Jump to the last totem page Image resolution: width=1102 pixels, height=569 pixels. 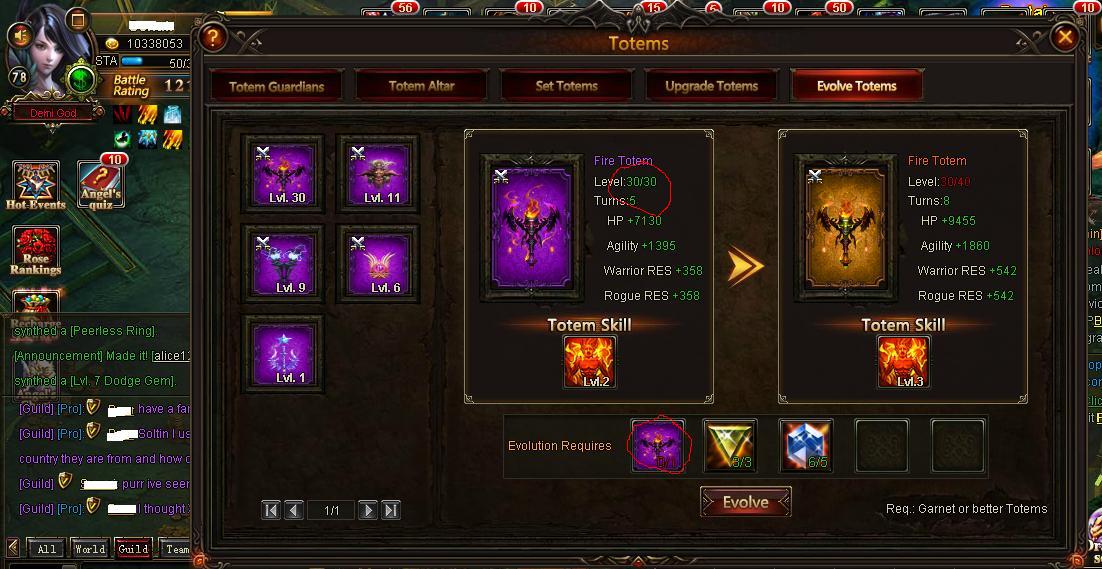click(391, 510)
